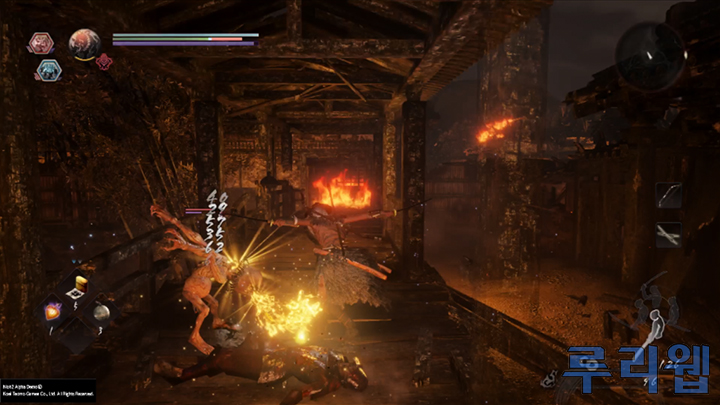
Task: Click the round character portrait icon
Action: pos(84,43)
